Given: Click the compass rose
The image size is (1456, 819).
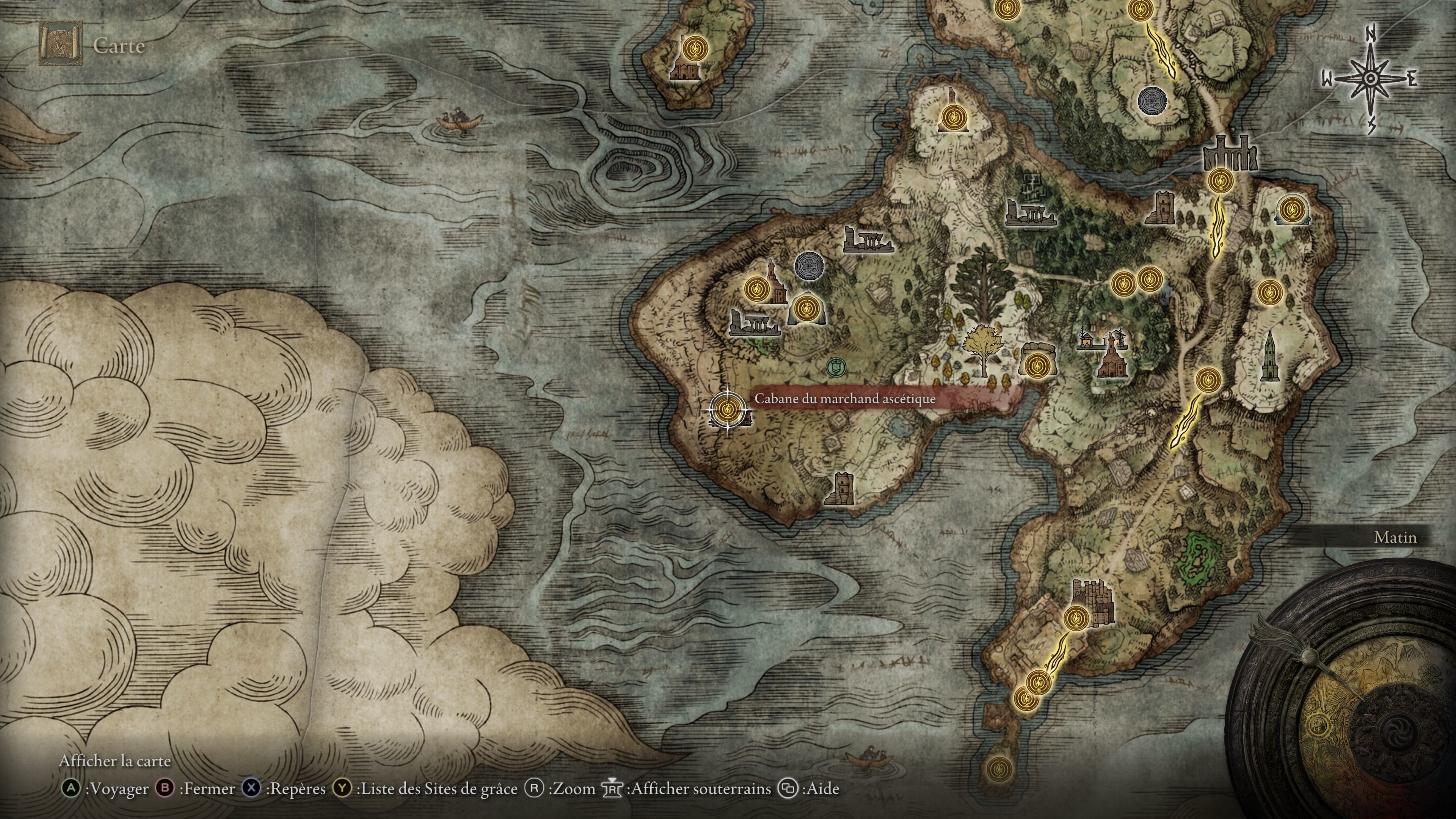Looking at the screenshot, I should [1370, 79].
